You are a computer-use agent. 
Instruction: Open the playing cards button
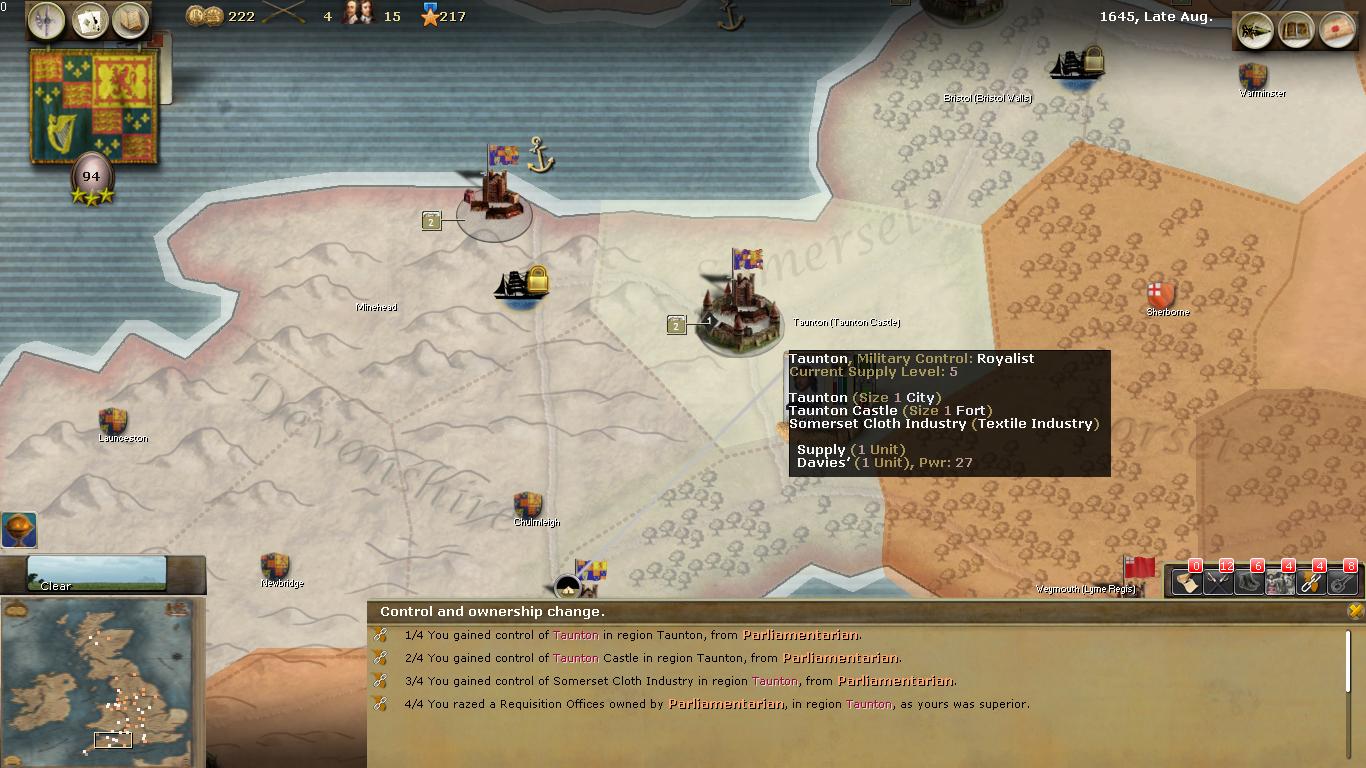[88, 20]
